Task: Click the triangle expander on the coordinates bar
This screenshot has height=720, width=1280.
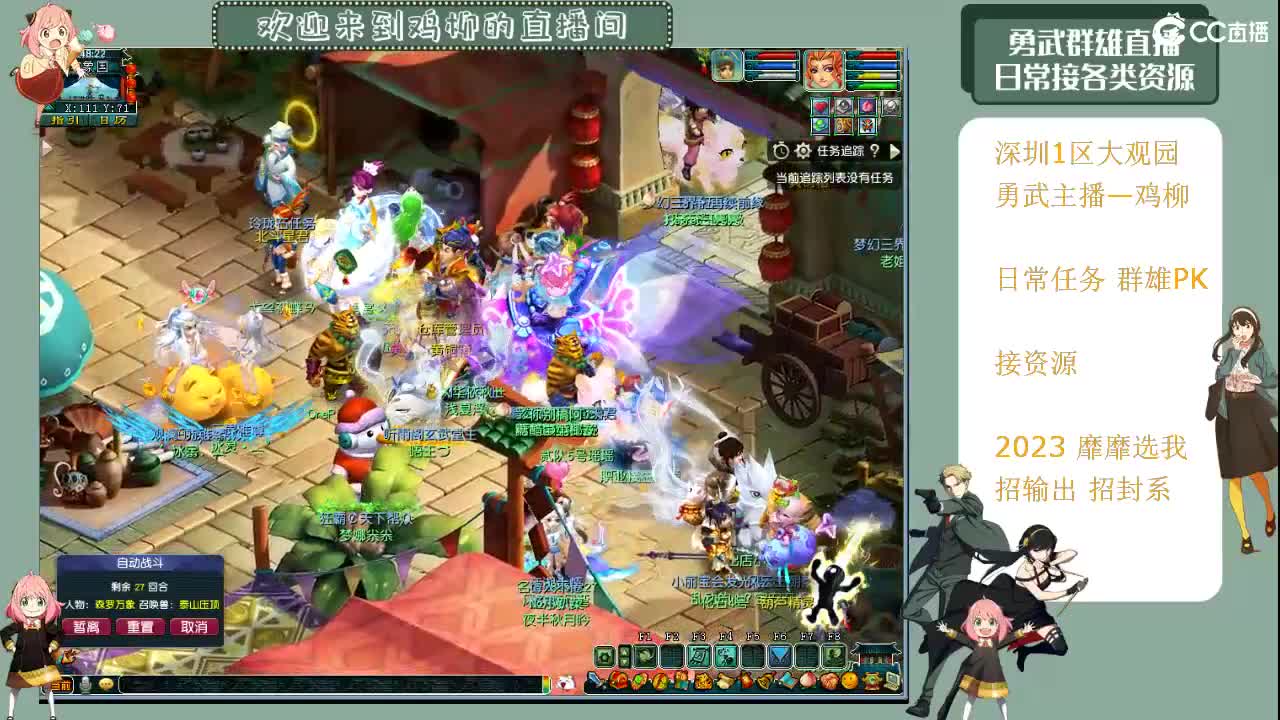Action: click(x=48, y=107)
